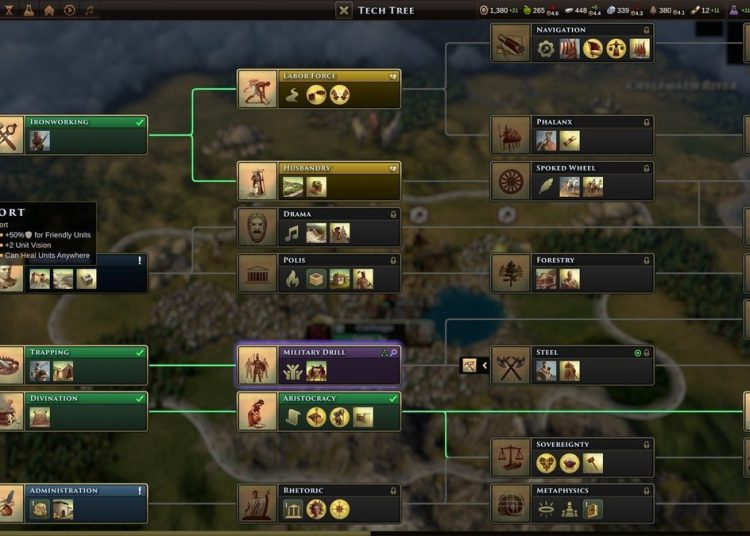Choose the Drama technology
750x536 pixels.
[319, 227]
